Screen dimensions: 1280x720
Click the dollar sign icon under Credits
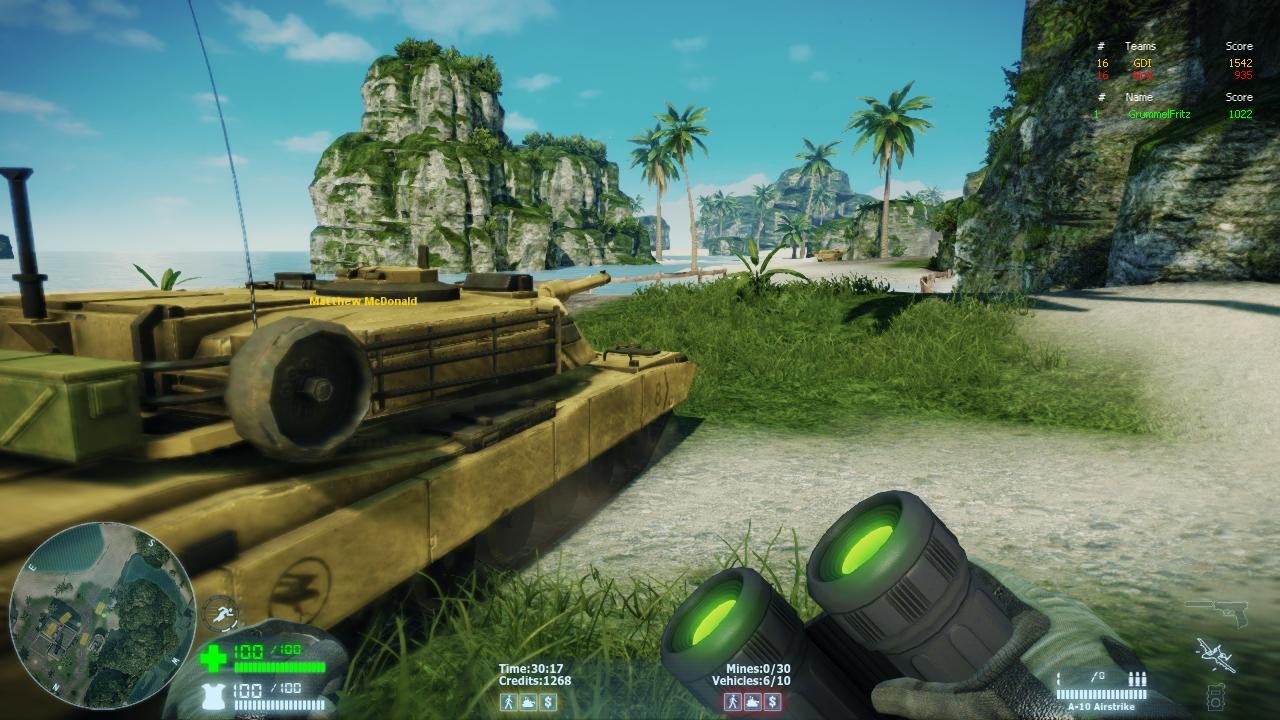pyautogui.click(x=548, y=702)
